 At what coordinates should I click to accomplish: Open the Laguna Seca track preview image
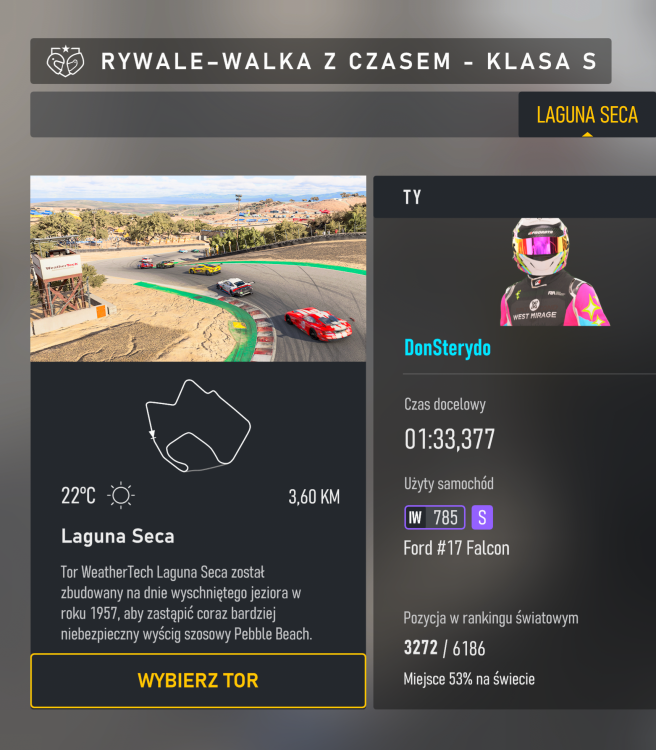(198, 269)
